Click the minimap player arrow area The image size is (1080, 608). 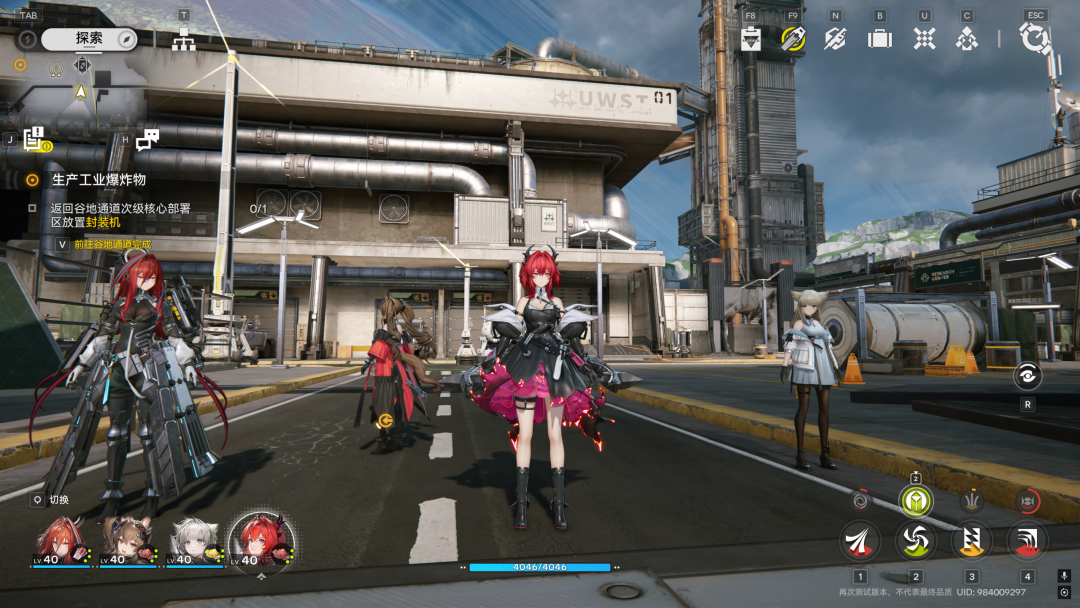pyautogui.click(x=81, y=91)
